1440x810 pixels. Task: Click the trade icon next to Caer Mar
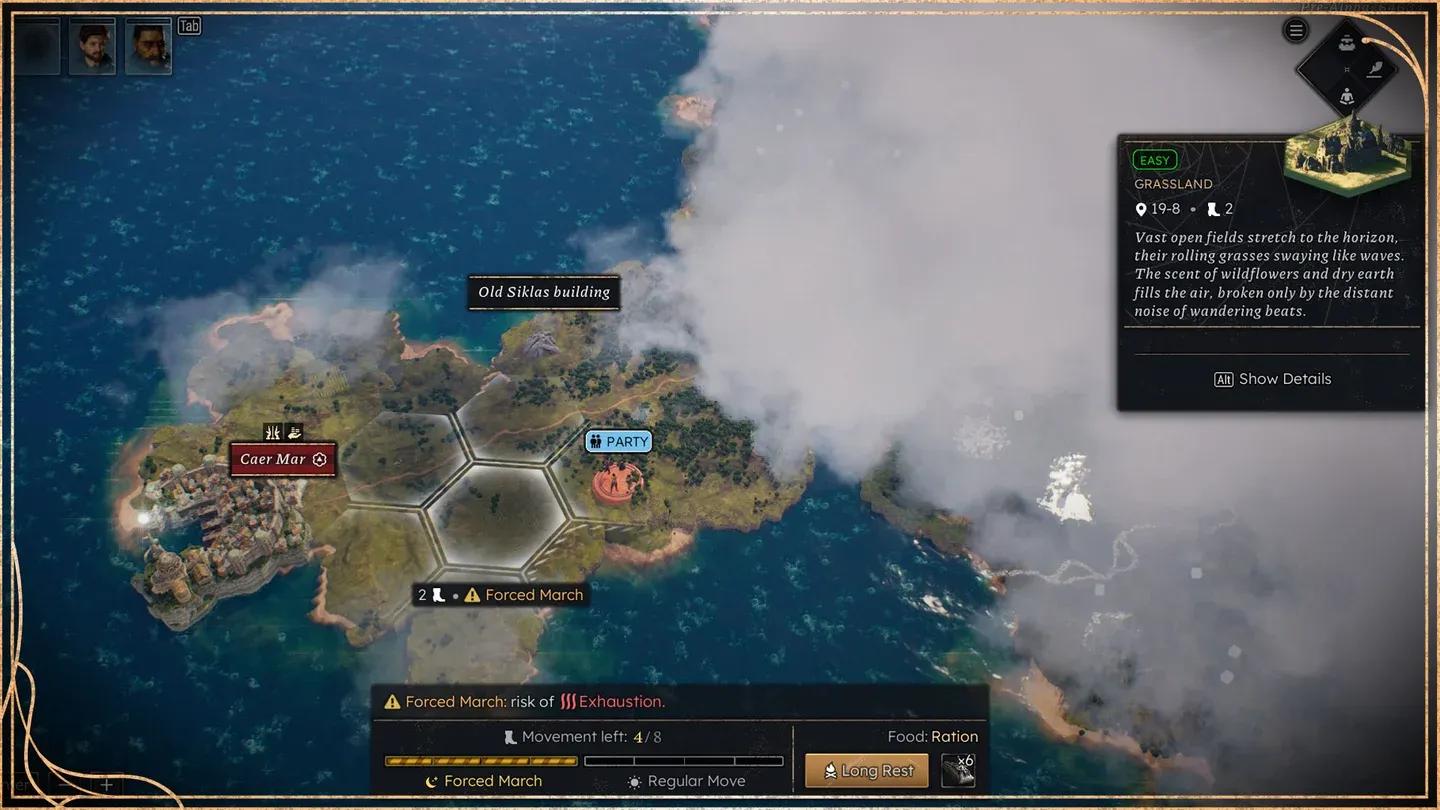click(294, 433)
